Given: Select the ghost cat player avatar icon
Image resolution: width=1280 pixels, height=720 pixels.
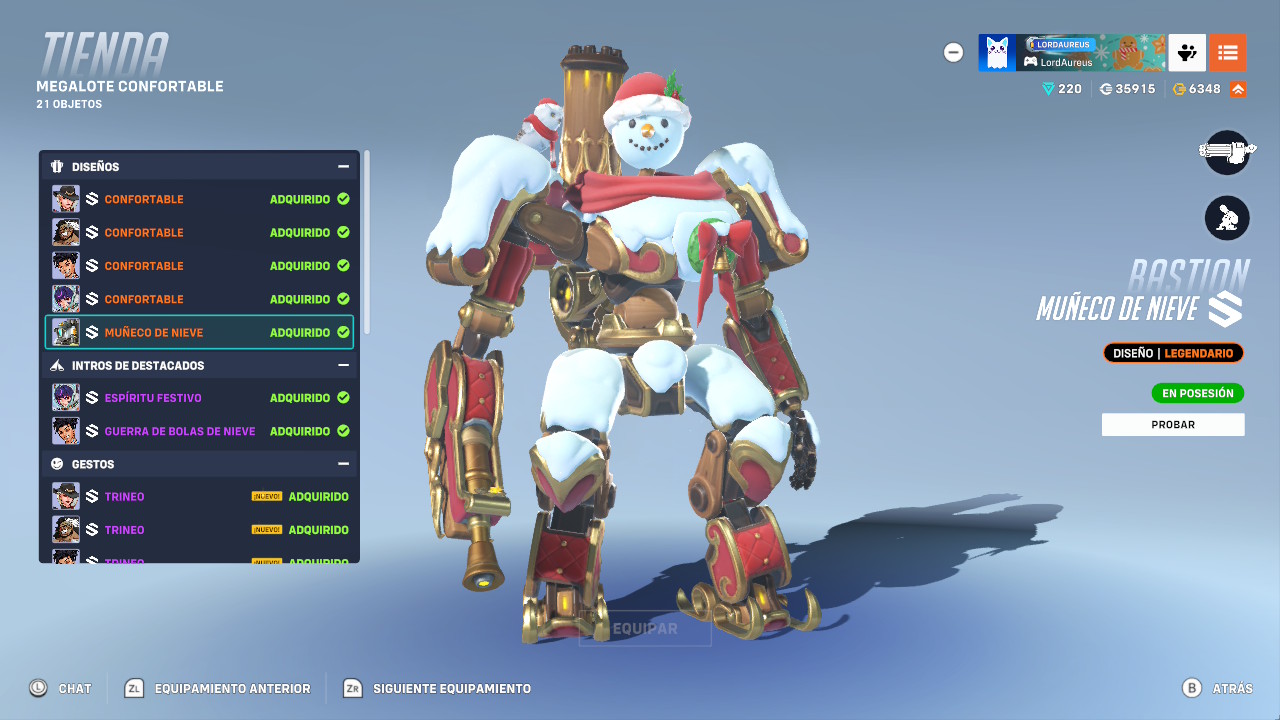Looking at the screenshot, I should pos(995,52).
